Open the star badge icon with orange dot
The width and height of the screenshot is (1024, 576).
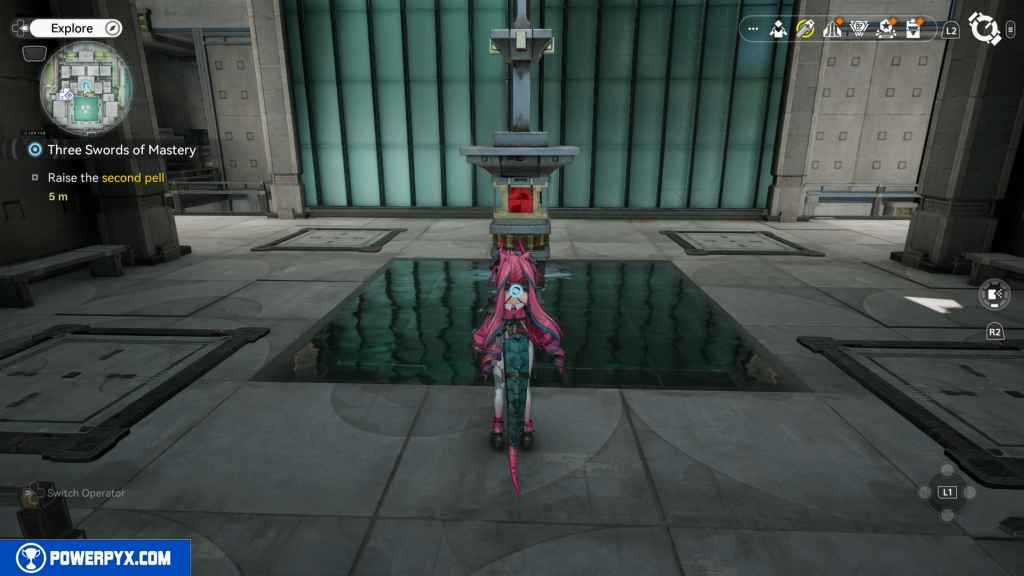pyautogui.click(x=884, y=30)
